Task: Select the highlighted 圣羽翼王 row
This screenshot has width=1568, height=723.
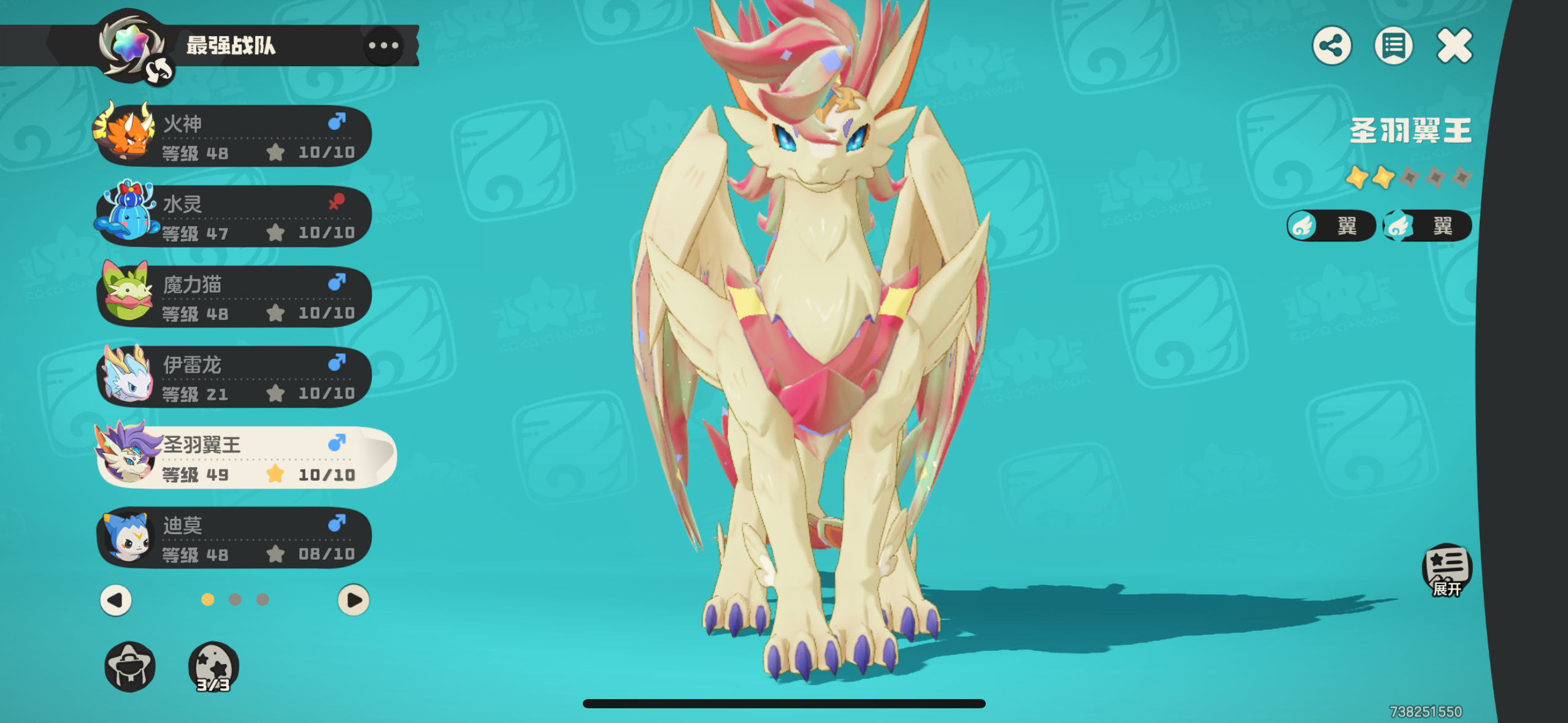Action: click(x=245, y=457)
